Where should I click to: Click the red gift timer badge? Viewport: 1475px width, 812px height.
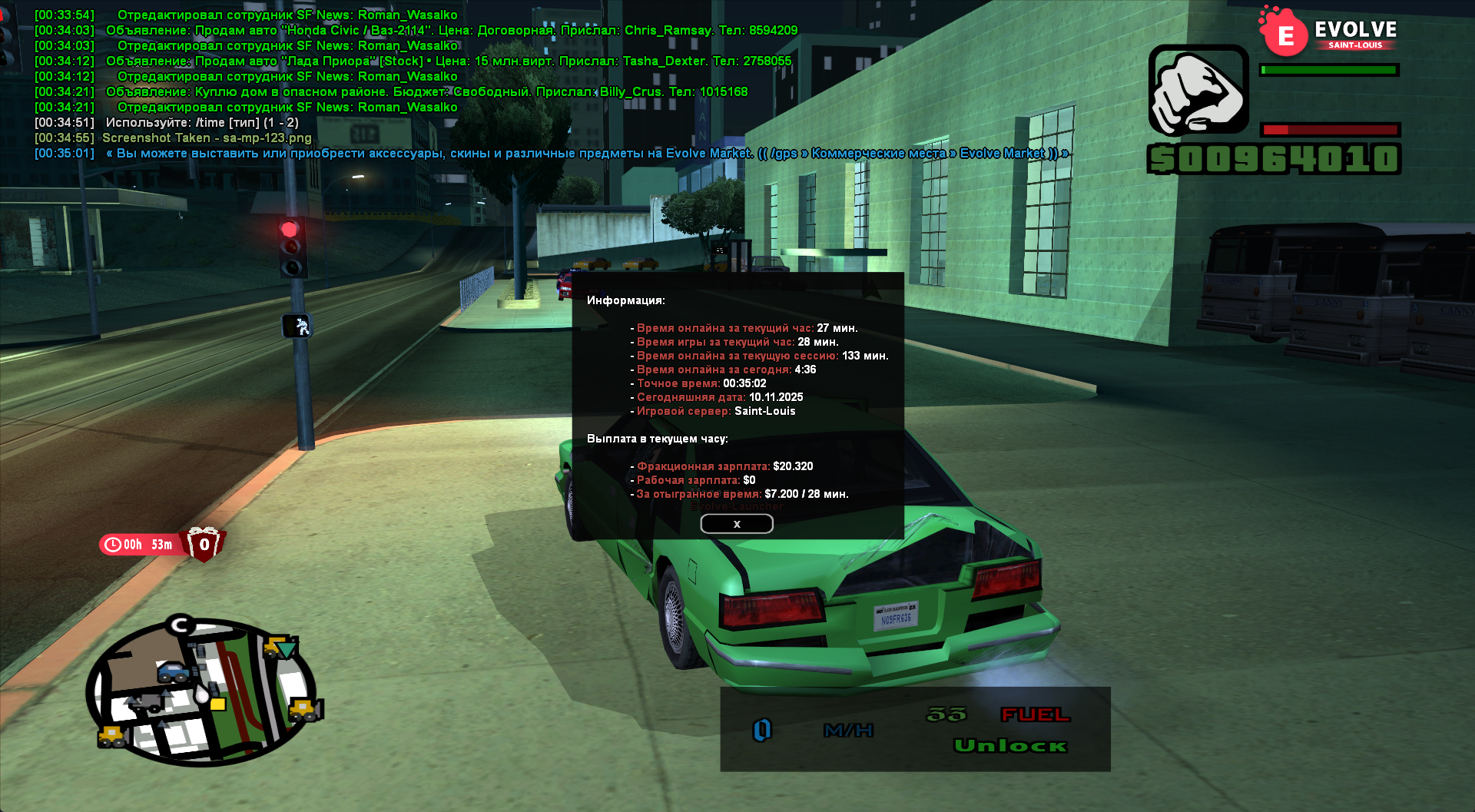click(x=141, y=545)
